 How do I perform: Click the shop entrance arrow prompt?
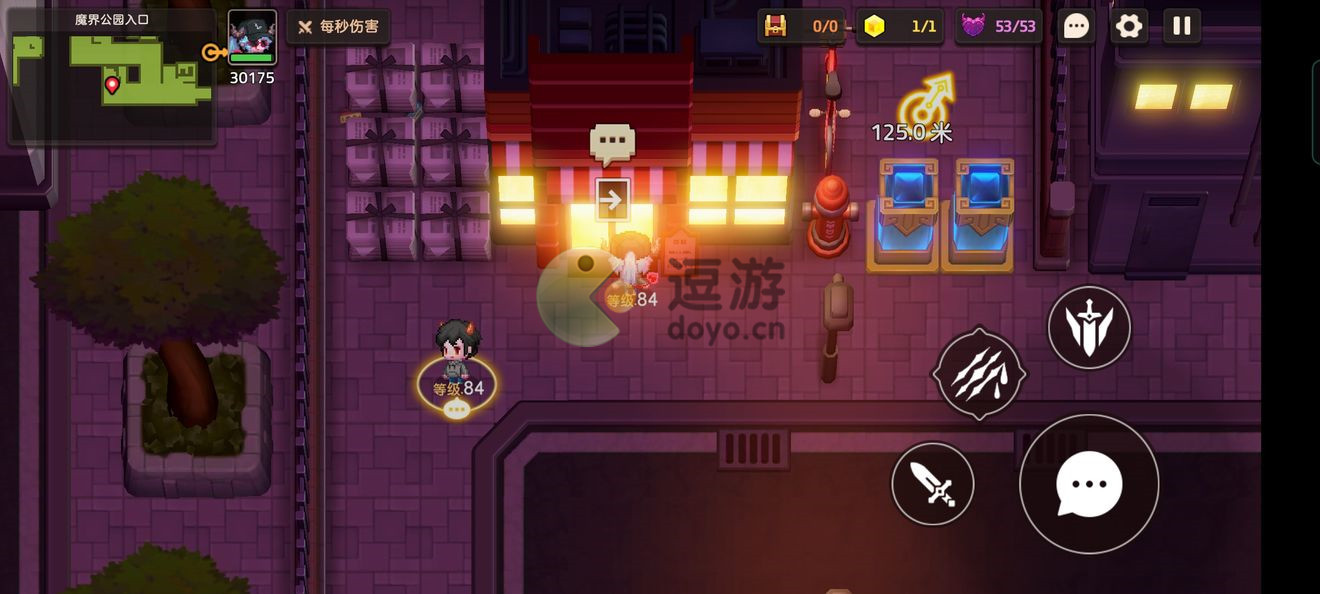[612, 200]
